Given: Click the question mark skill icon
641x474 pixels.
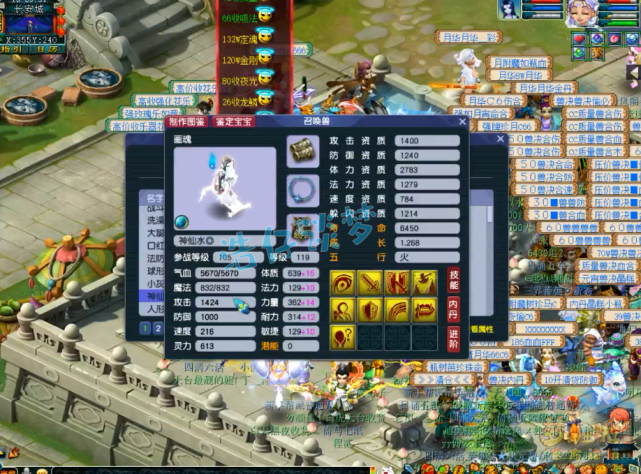Looking at the screenshot, I should coord(343,337).
